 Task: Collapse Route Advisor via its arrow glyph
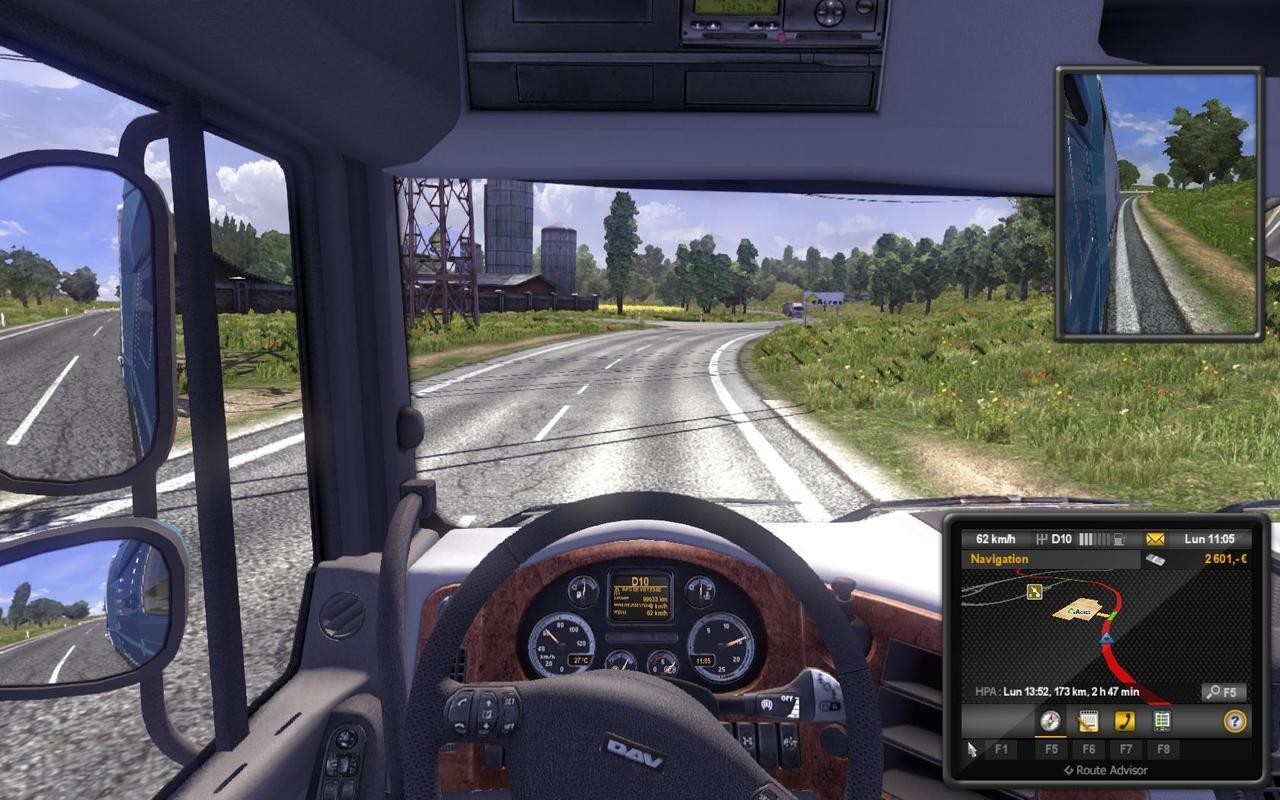(1067, 770)
